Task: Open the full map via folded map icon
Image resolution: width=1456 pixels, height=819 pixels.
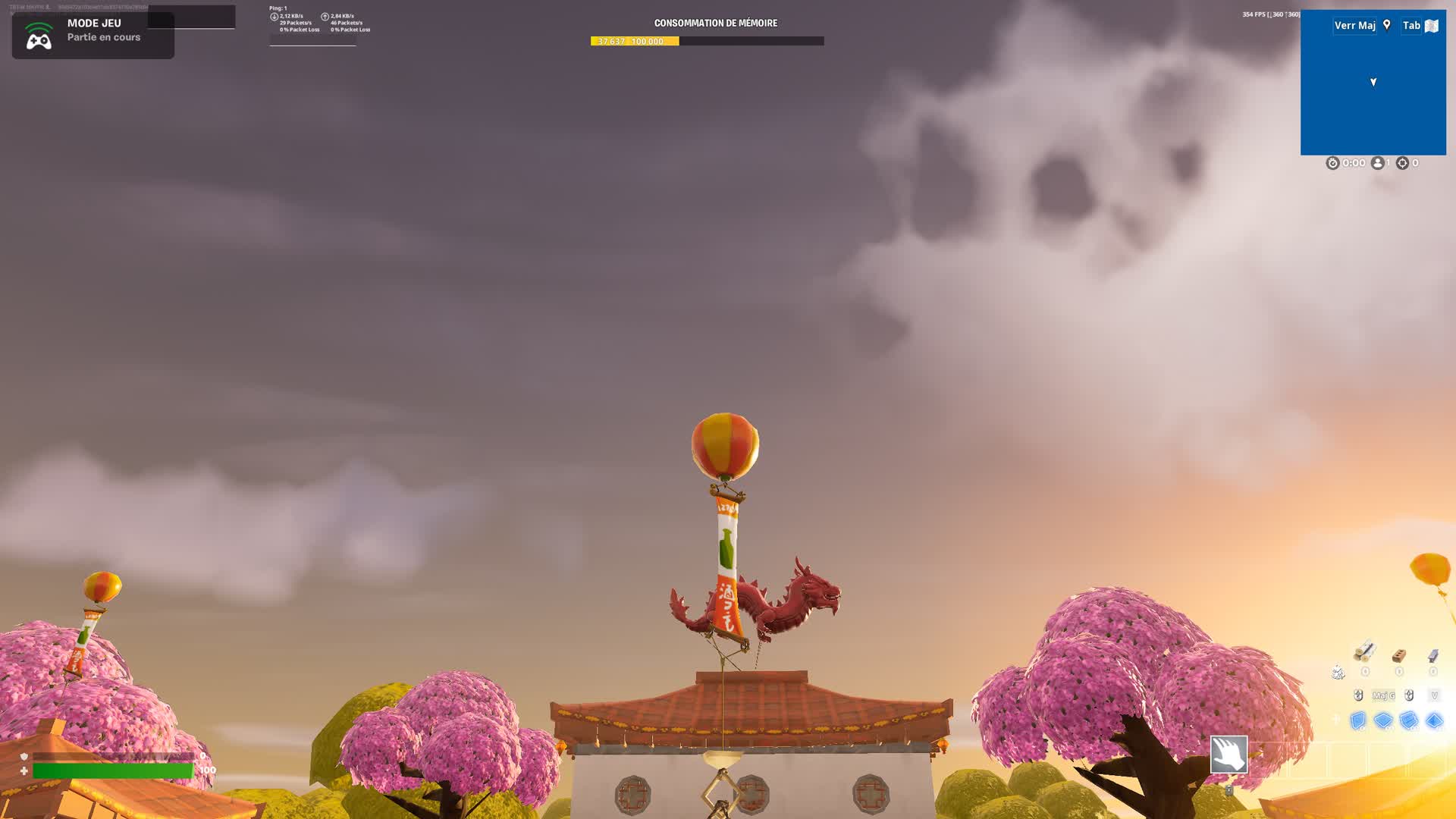Action: [x=1432, y=26]
